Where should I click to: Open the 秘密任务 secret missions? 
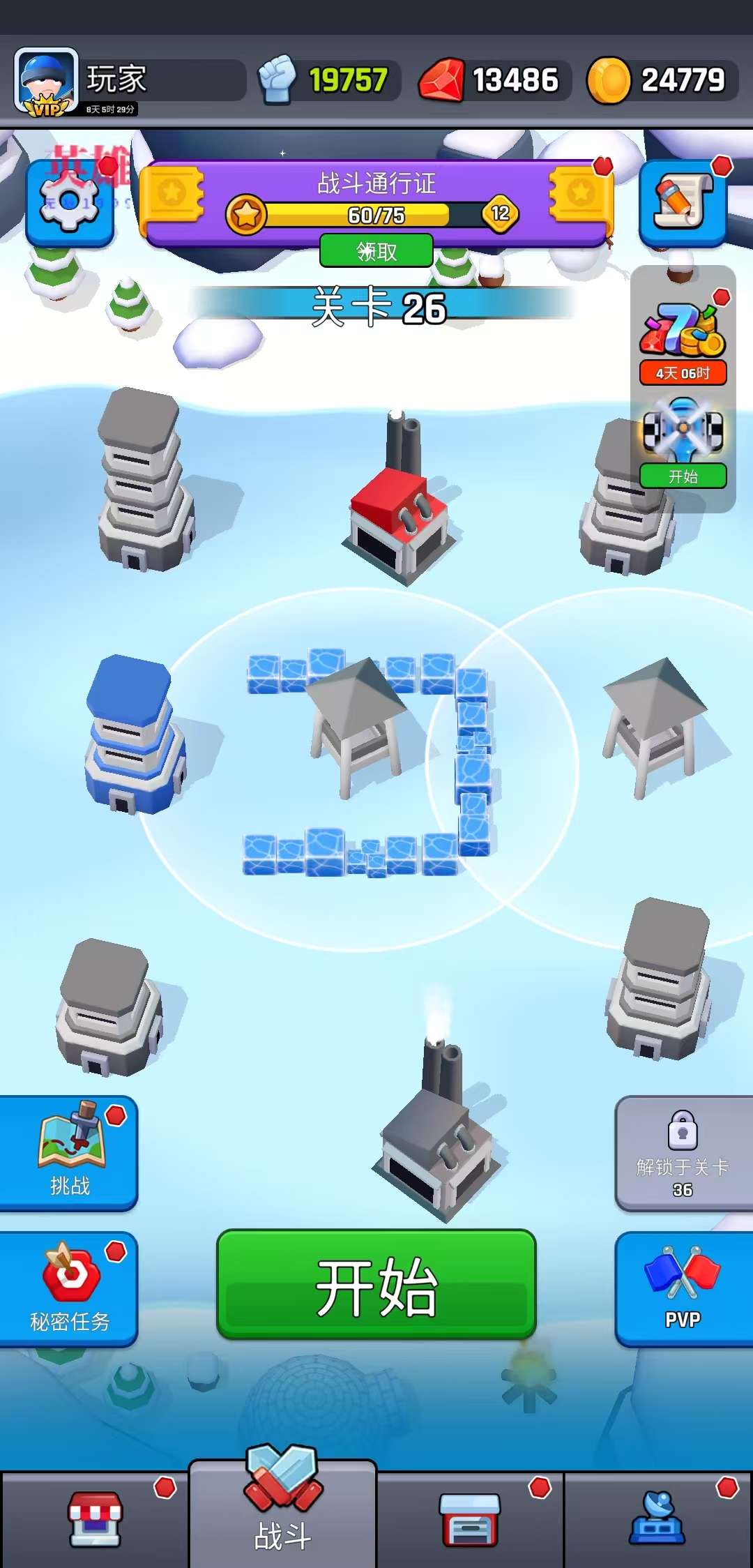[x=69, y=1288]
